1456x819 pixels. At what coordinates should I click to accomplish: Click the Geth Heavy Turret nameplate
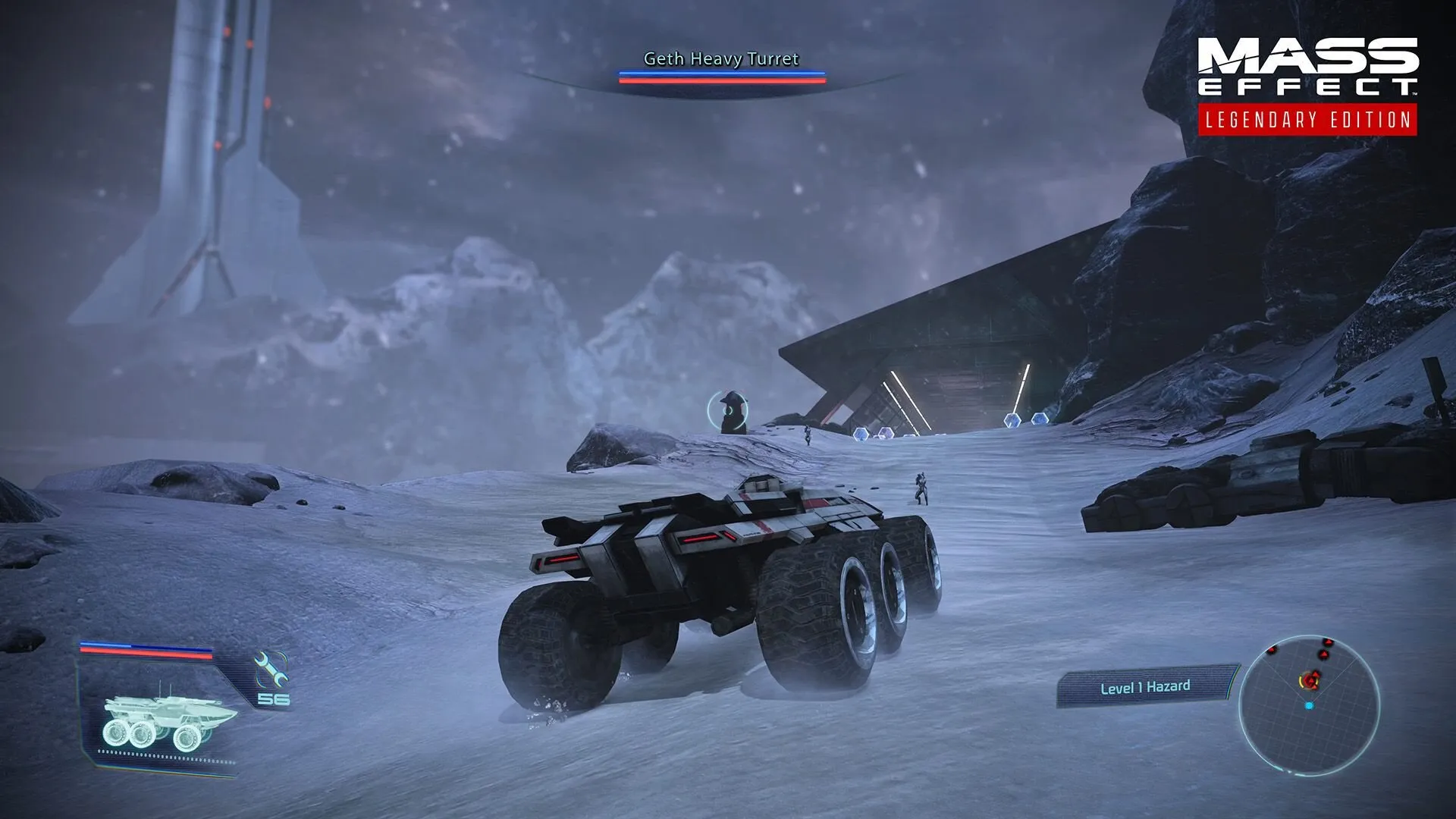[720, 57]
